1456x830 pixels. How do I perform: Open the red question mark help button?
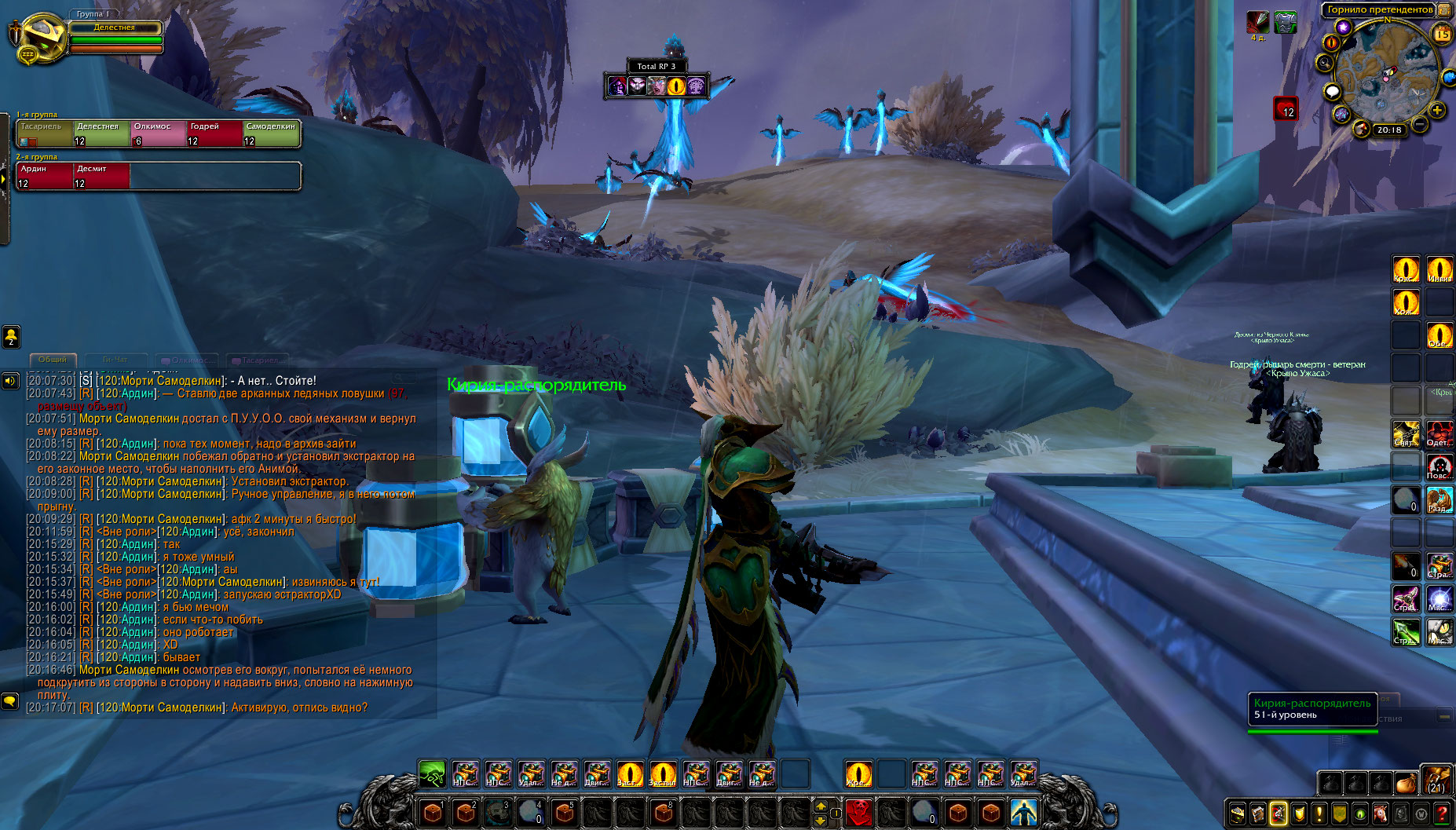(1442, 814)
